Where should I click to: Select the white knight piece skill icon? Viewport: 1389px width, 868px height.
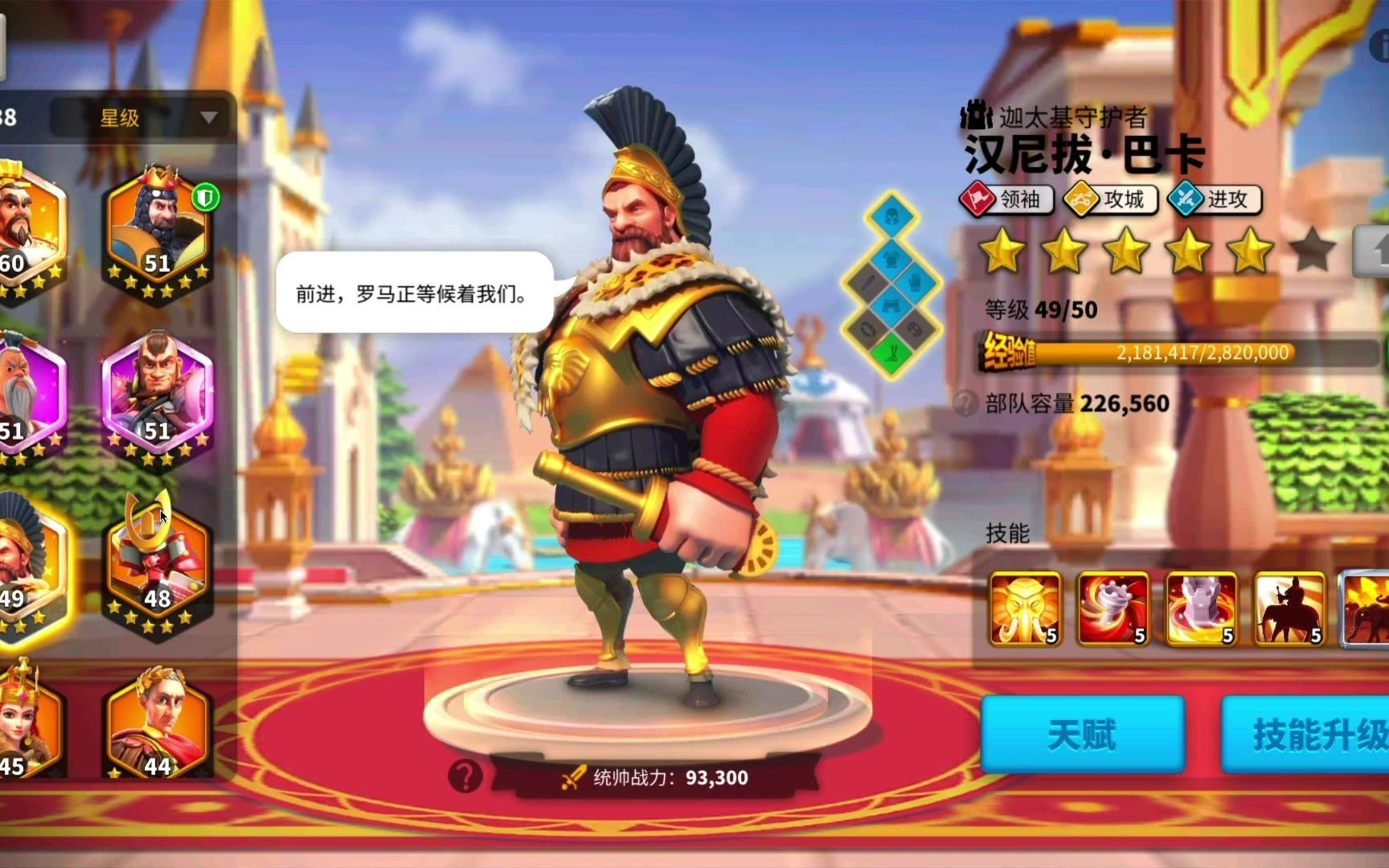coord(1203,611)
